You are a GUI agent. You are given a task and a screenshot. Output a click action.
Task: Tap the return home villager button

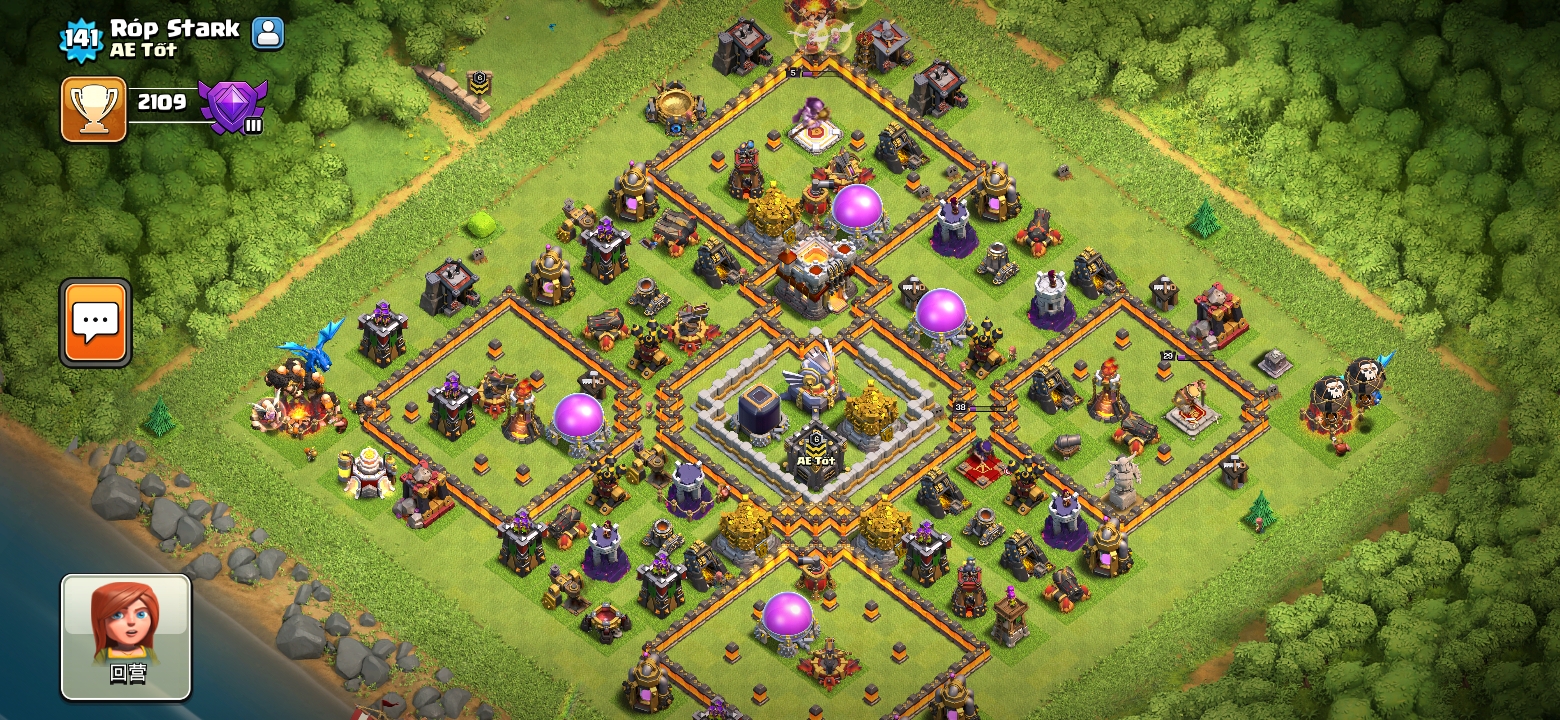(126, 637)
